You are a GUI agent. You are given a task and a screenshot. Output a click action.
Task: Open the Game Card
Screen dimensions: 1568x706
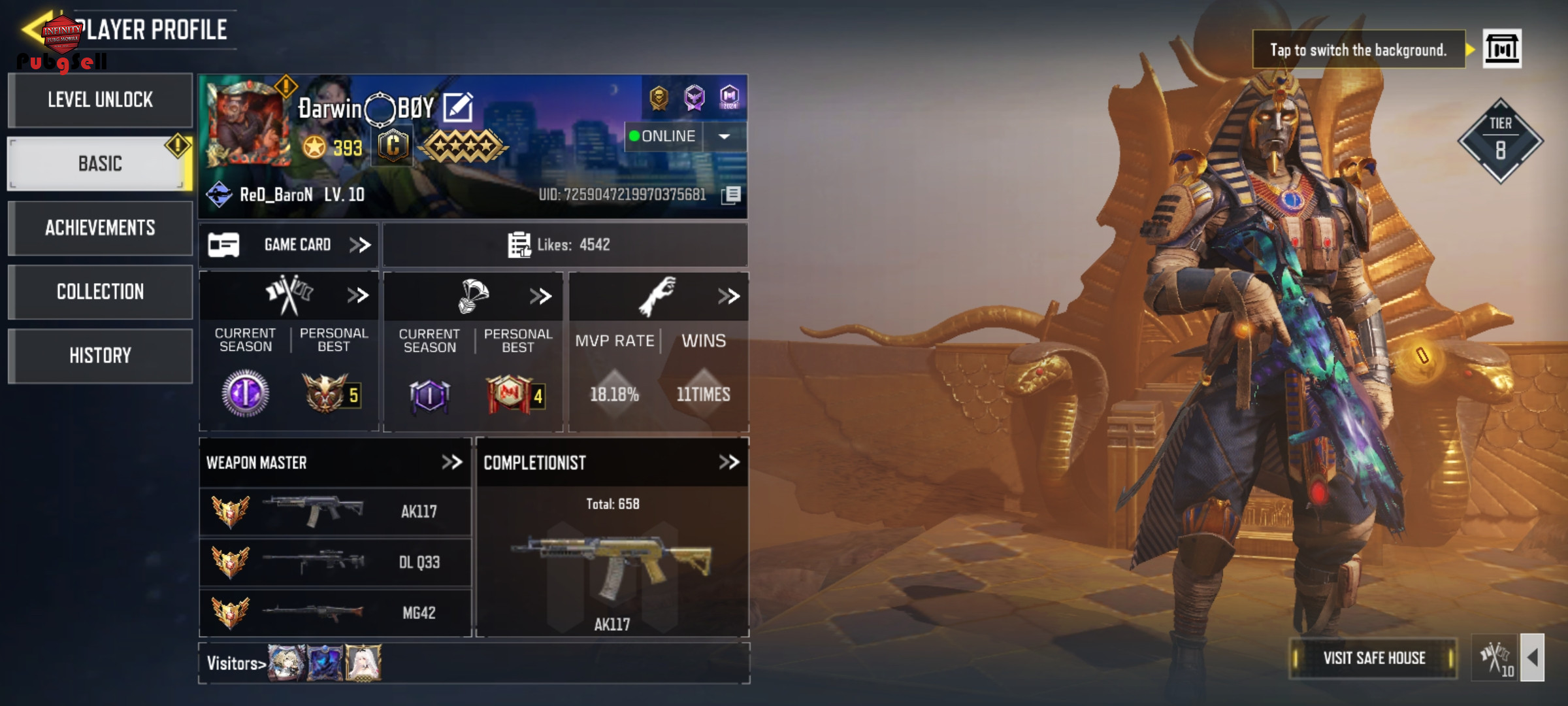click(289, 245)
